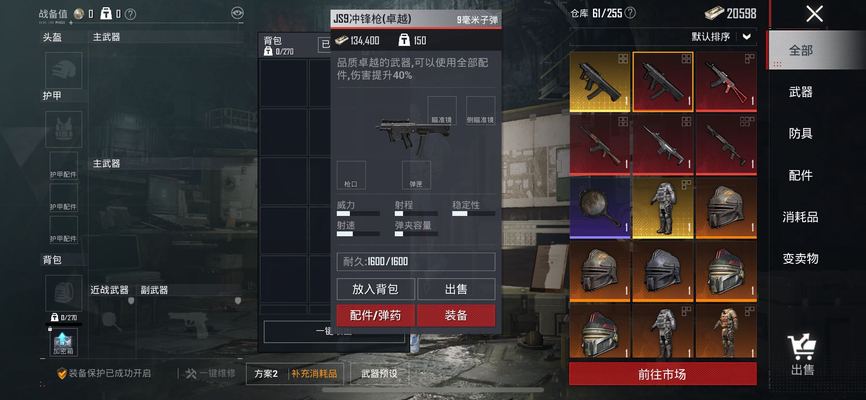Open the 默认排序 sort dropdown

[722, 37]
